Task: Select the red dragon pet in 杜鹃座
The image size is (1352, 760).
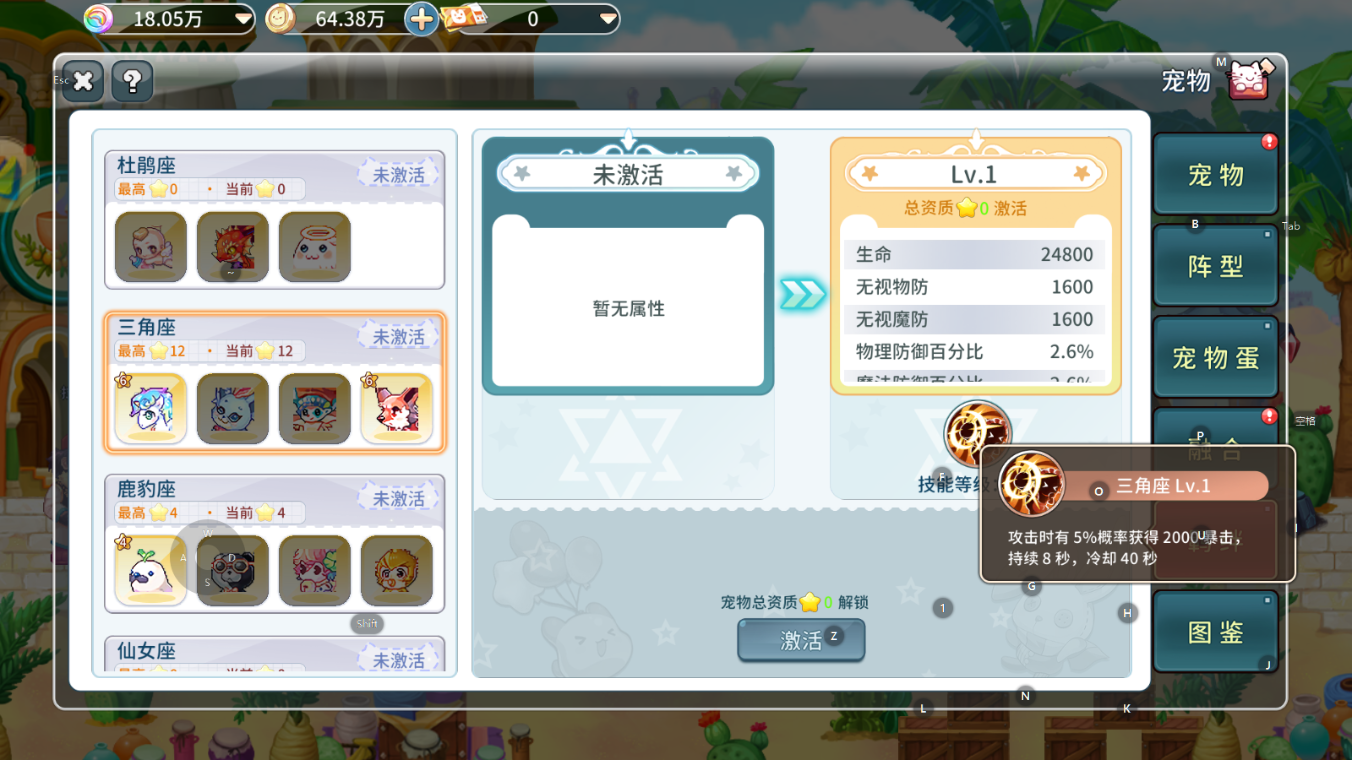Action: pos(232,246)
